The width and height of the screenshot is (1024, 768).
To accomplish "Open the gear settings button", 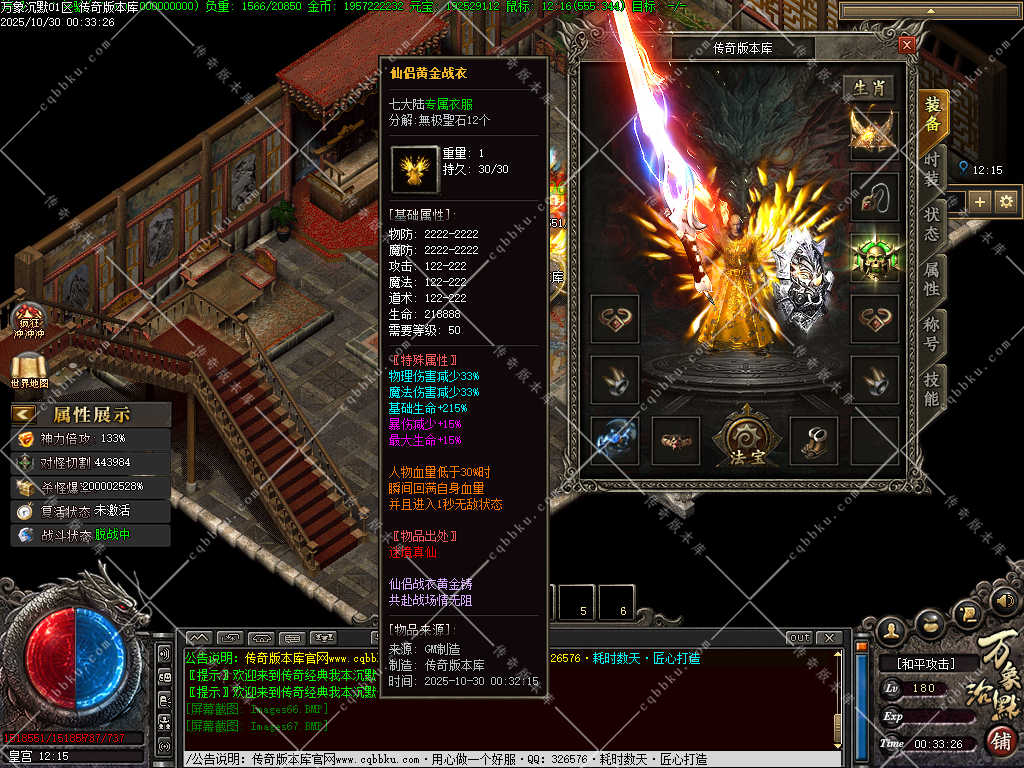I will 1006,202.
